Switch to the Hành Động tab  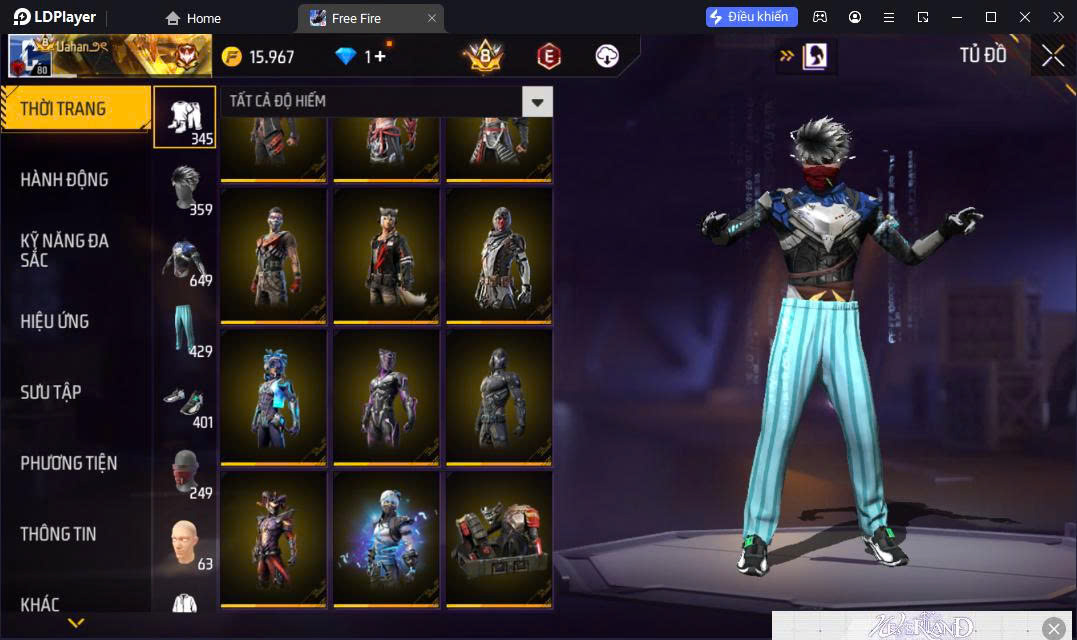click(x=65, y=180)
